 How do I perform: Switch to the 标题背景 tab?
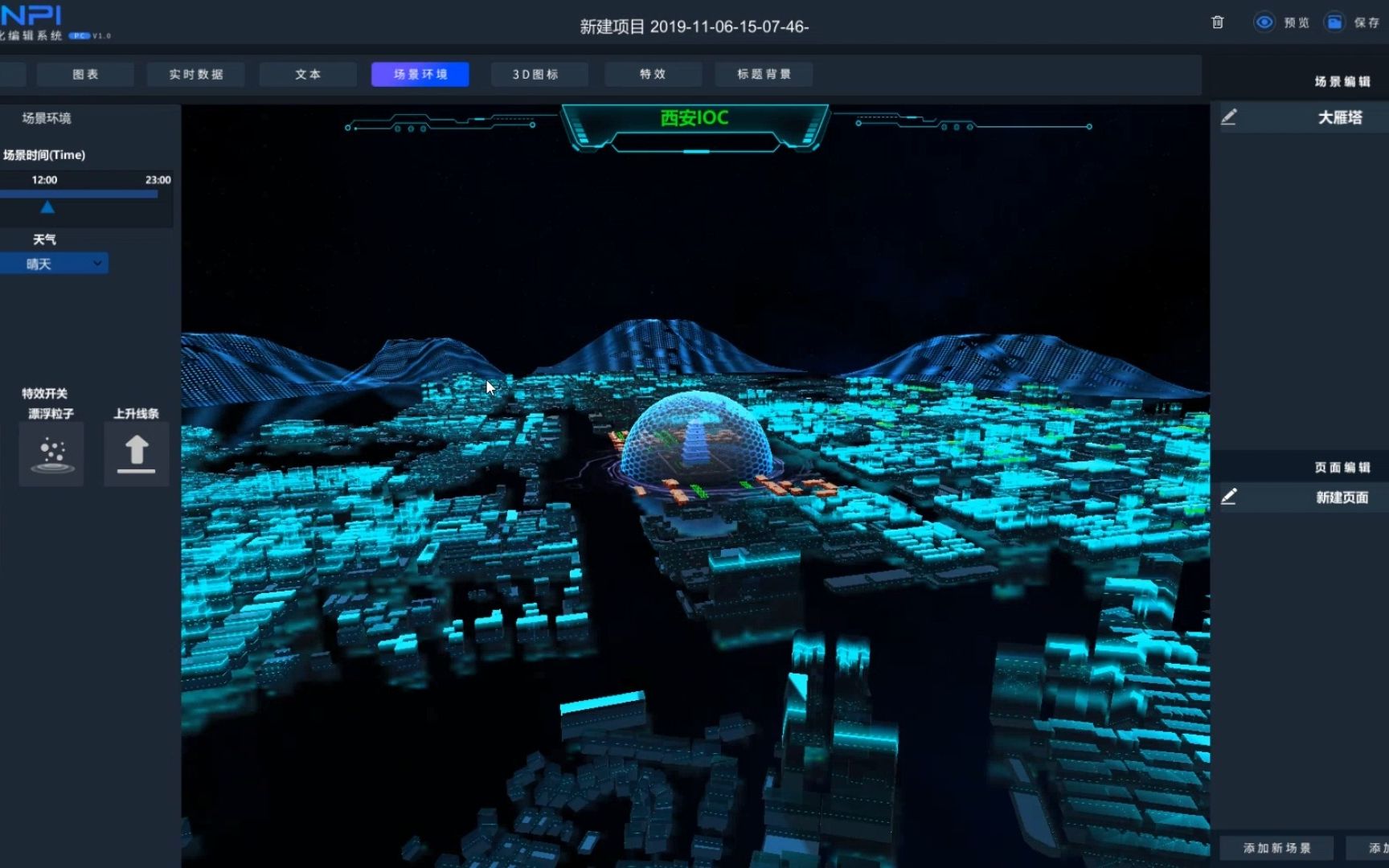click(764, 74)
